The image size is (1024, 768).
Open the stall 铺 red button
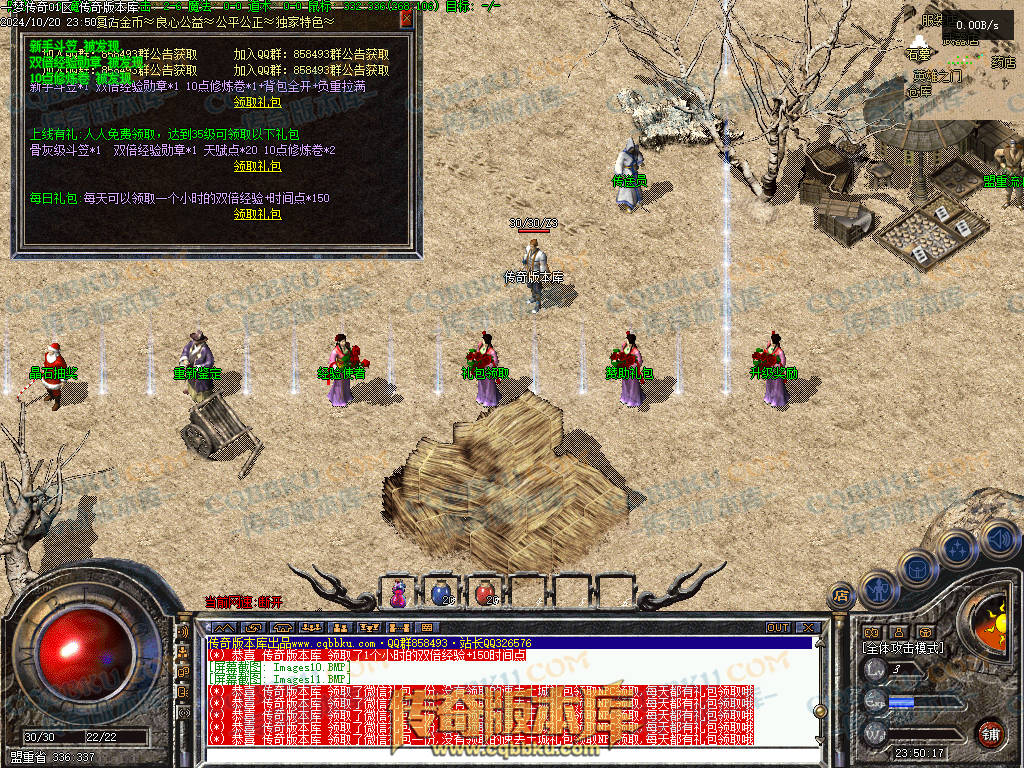[989, 732]
